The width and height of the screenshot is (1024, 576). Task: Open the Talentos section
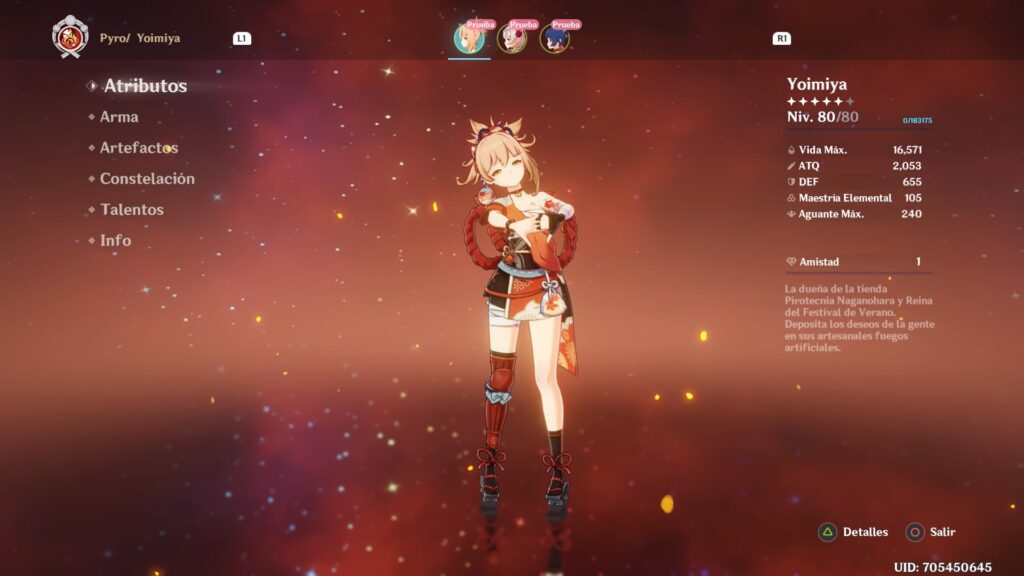click(131, 210)
